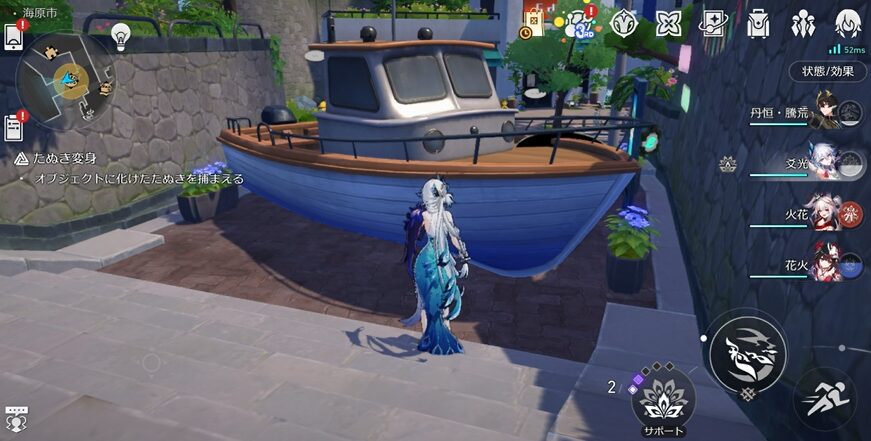
Task: Tap the lightbulb hint icon
Action: click(121, 36)
